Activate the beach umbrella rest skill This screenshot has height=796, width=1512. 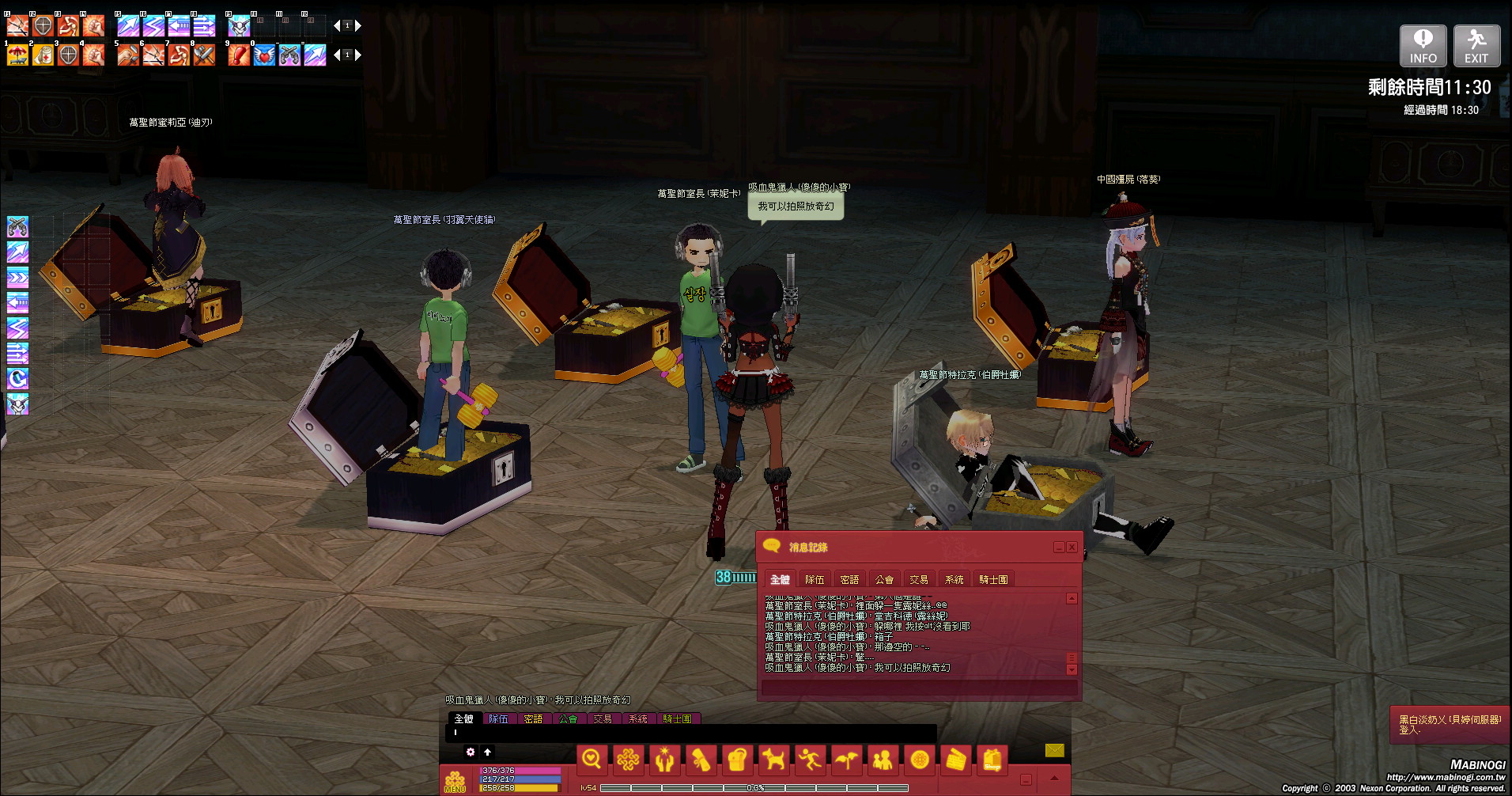point(17,55)
